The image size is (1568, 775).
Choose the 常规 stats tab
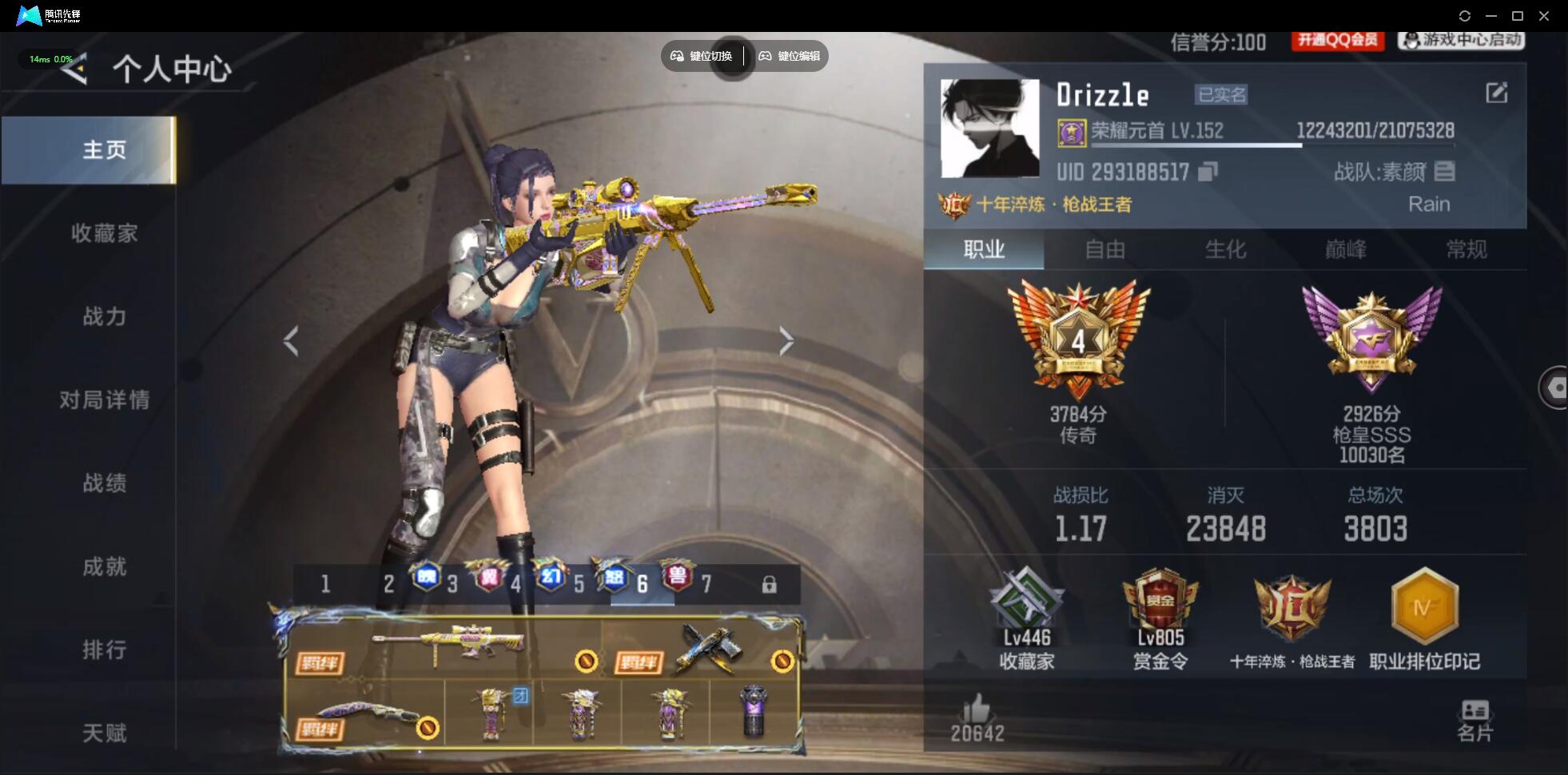pos(1467,250)
